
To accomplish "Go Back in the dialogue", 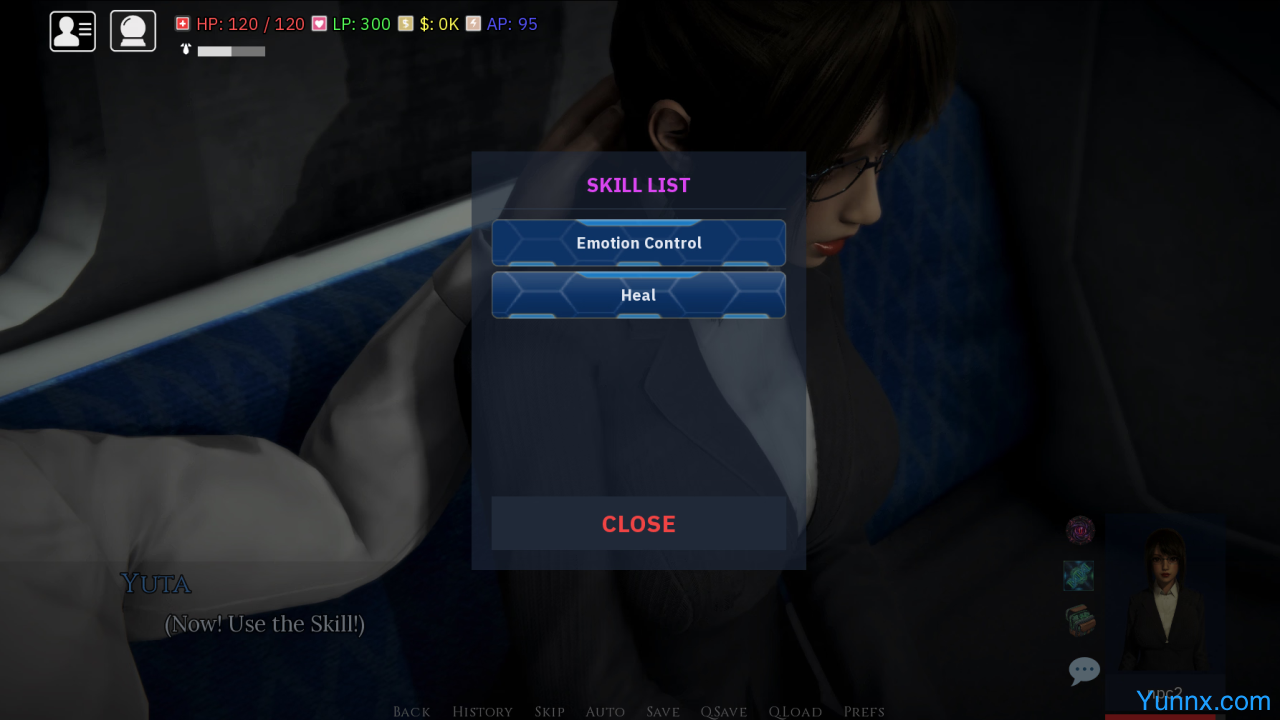I will (x=411, y=711).
